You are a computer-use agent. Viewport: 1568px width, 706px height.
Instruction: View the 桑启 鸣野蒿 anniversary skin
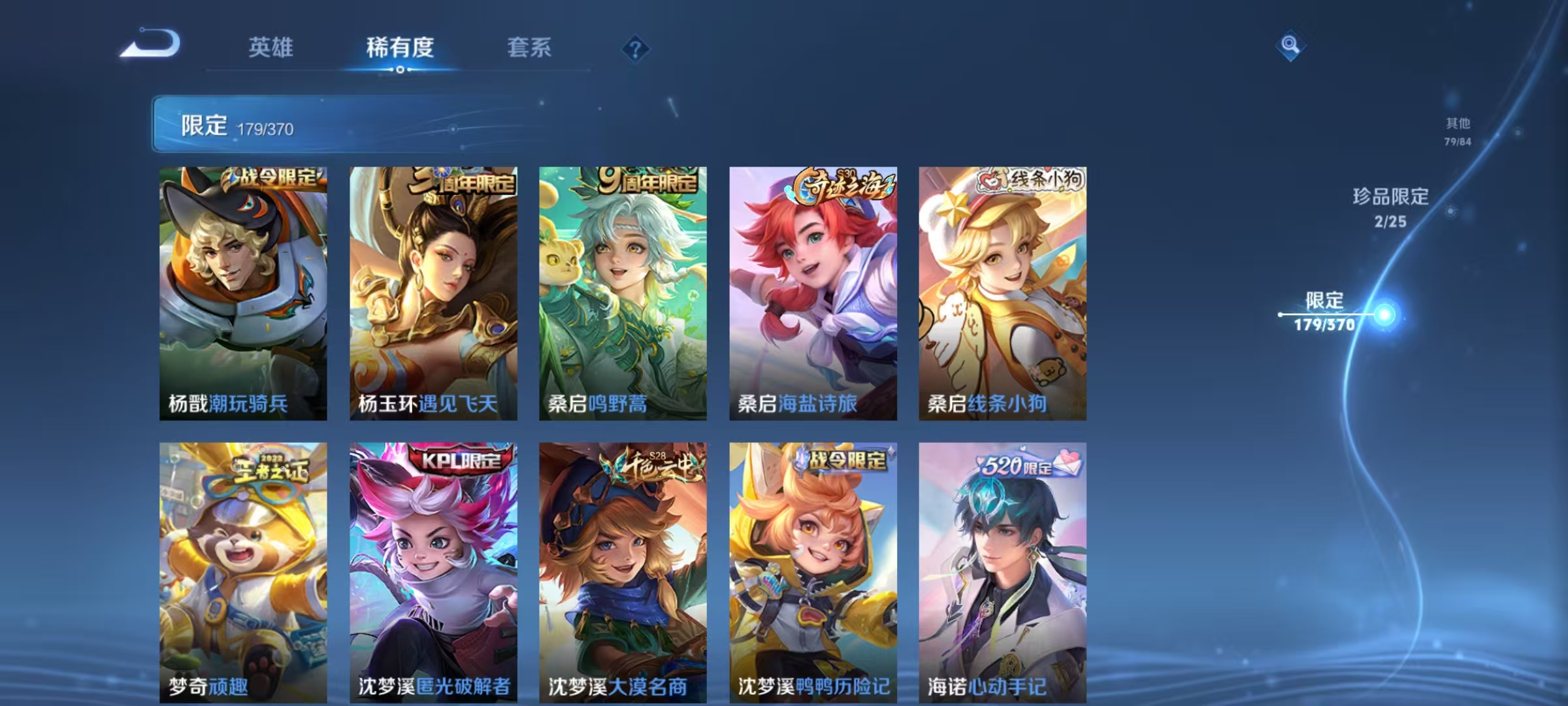pyautogui.click(x=623, y=291)
